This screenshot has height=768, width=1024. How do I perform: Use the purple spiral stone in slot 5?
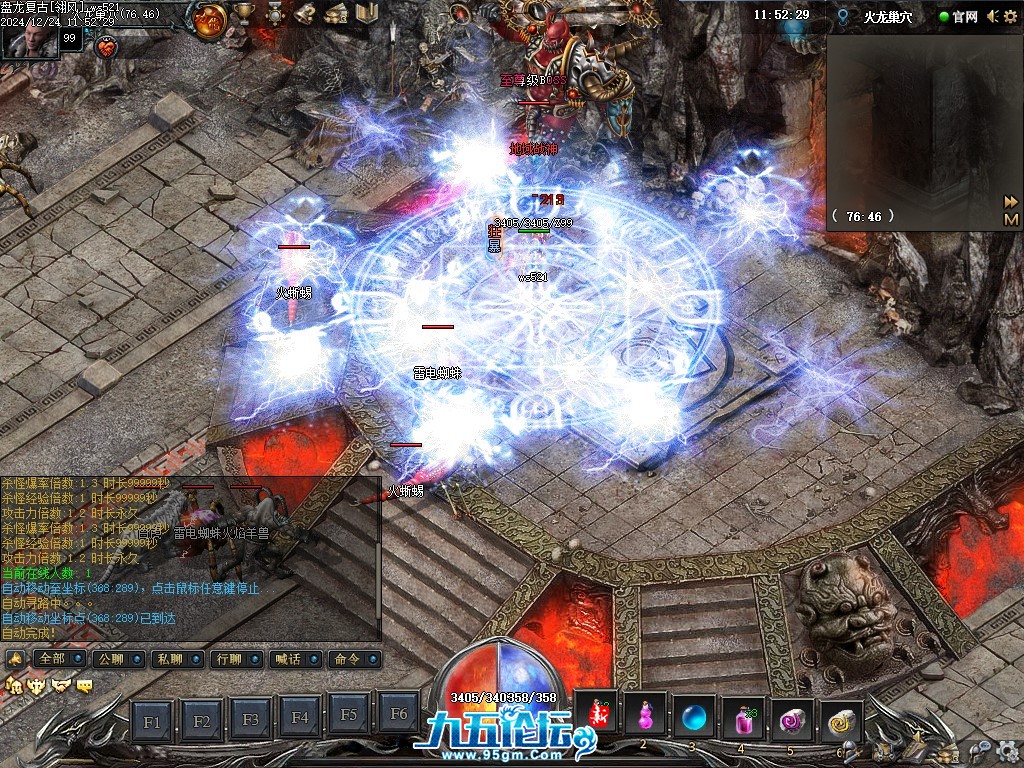[x=792, y=716]
